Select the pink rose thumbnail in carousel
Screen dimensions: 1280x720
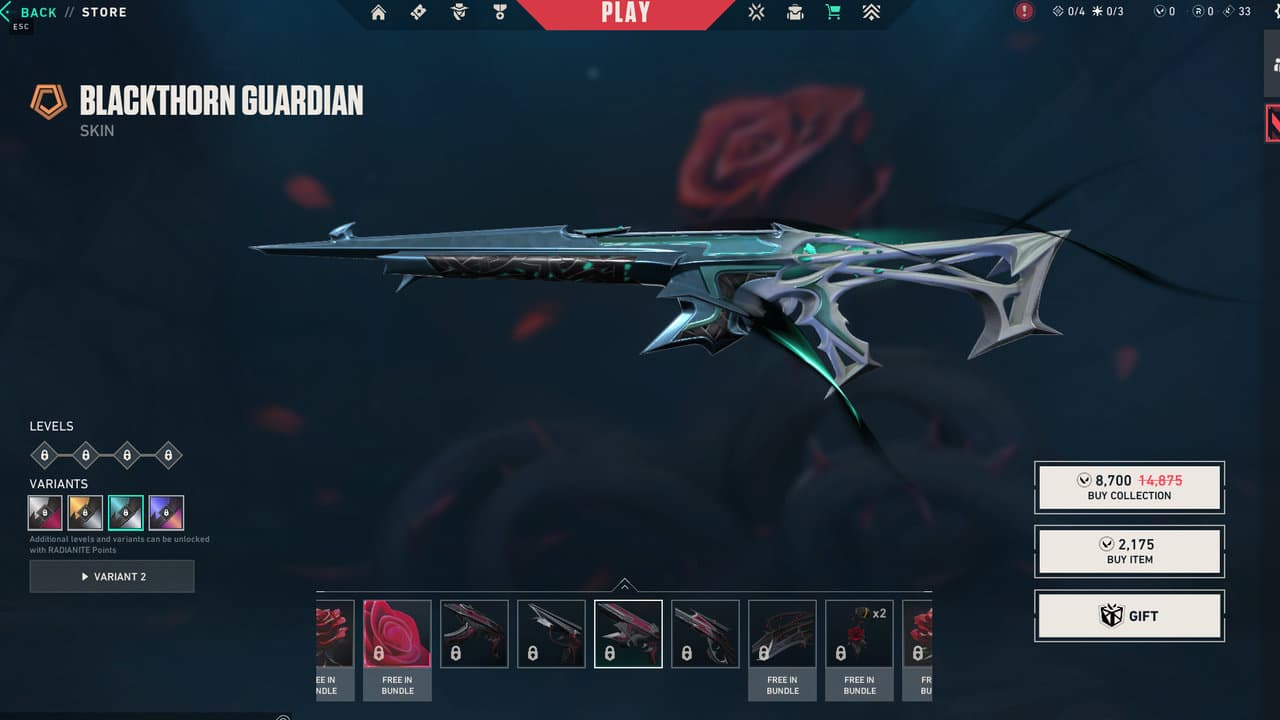[x=397, y=633]
